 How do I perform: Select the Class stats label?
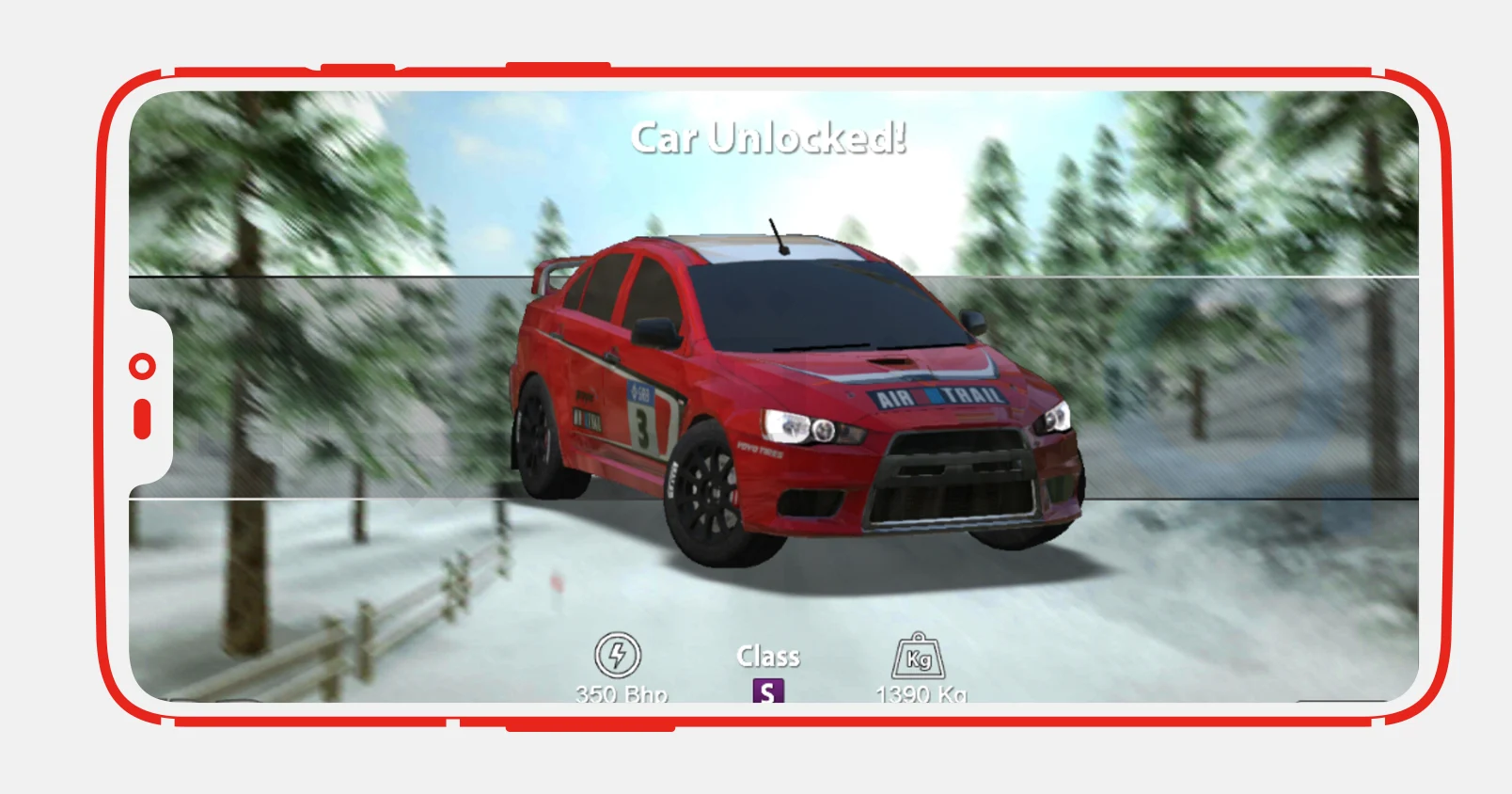[768, 656]
